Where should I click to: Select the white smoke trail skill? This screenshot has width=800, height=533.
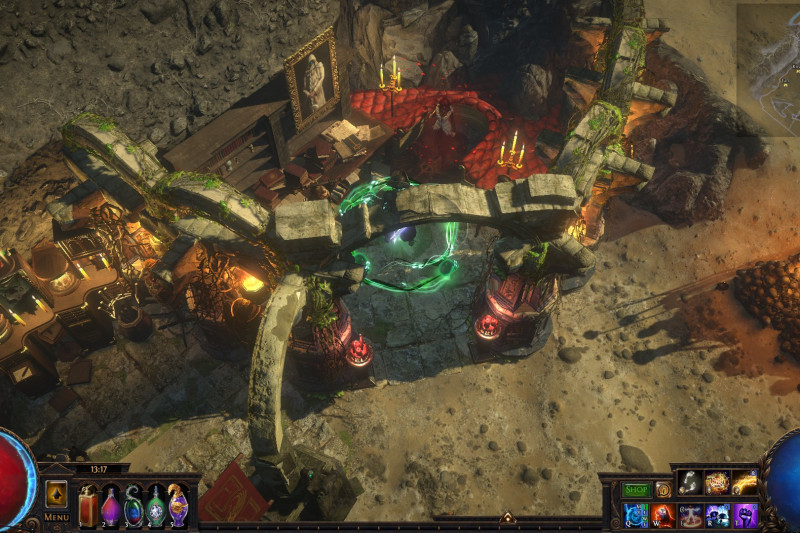(690, 483)
